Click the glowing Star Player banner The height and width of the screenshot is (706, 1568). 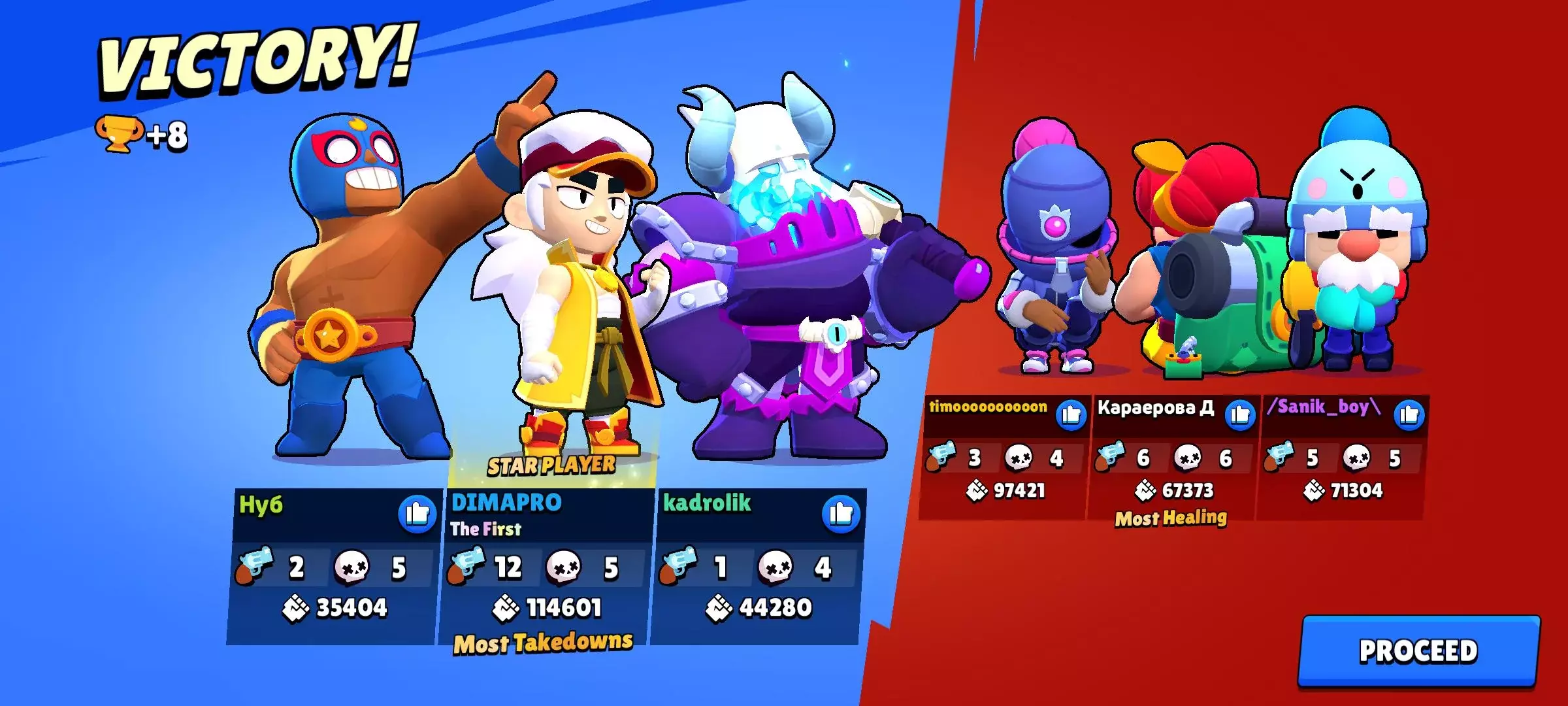coord(551,466)
